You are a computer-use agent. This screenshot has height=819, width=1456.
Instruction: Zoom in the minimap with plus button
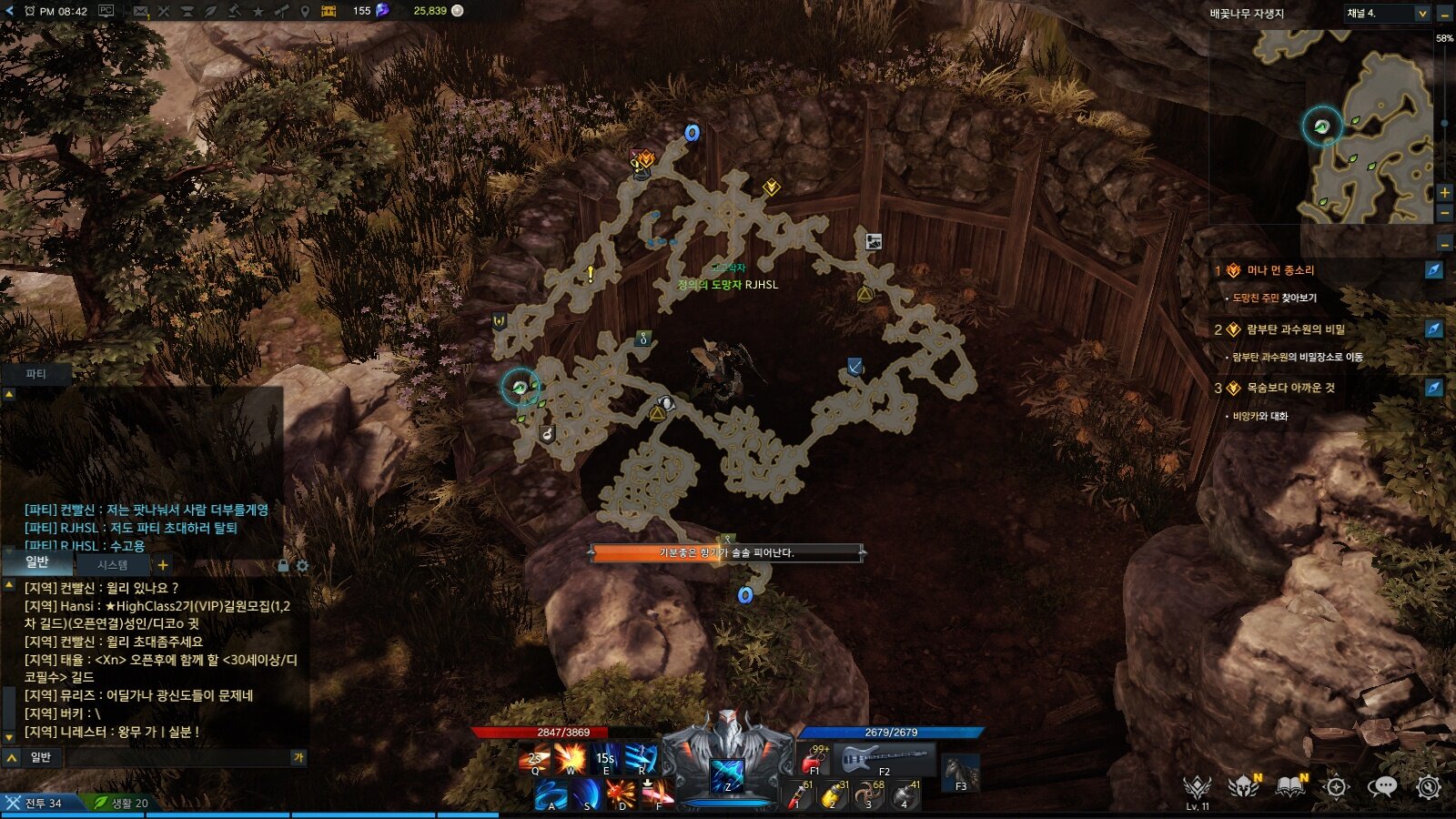[1444, 192]
